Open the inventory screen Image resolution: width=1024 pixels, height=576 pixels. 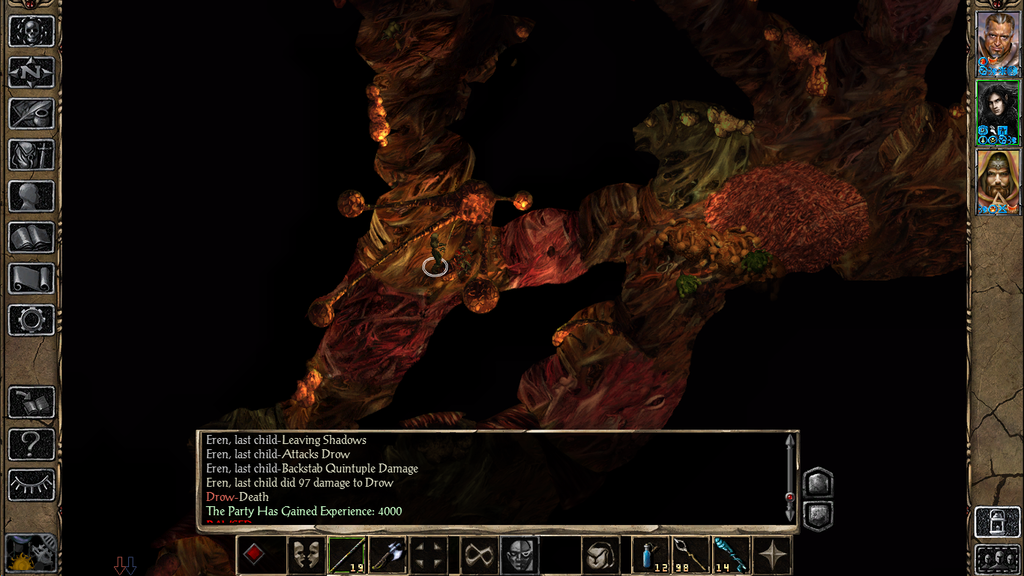click(31, 154)
